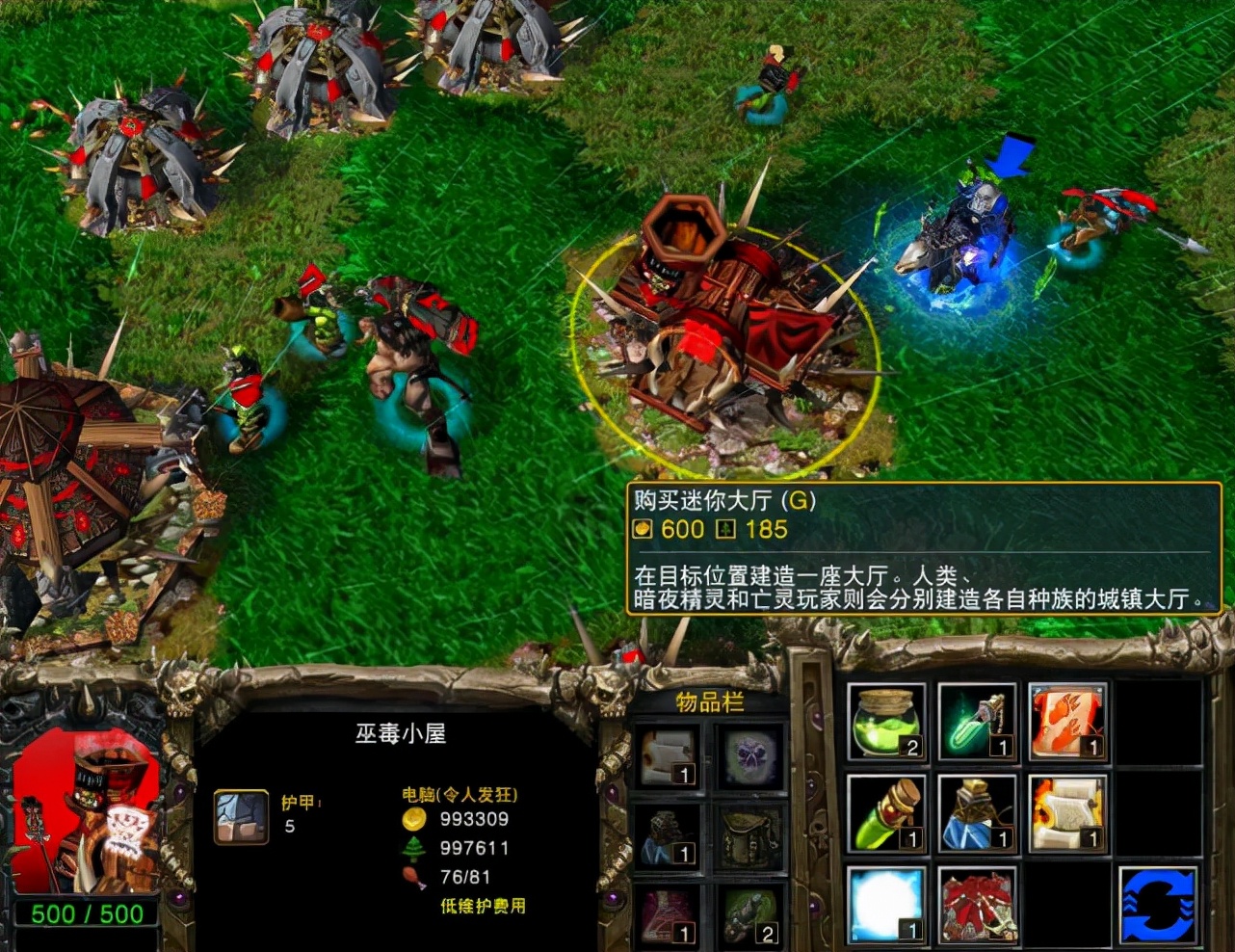Select the Mini Great Hall purchase icon
The image size is (1235, 952).
[x=976, y=906]
